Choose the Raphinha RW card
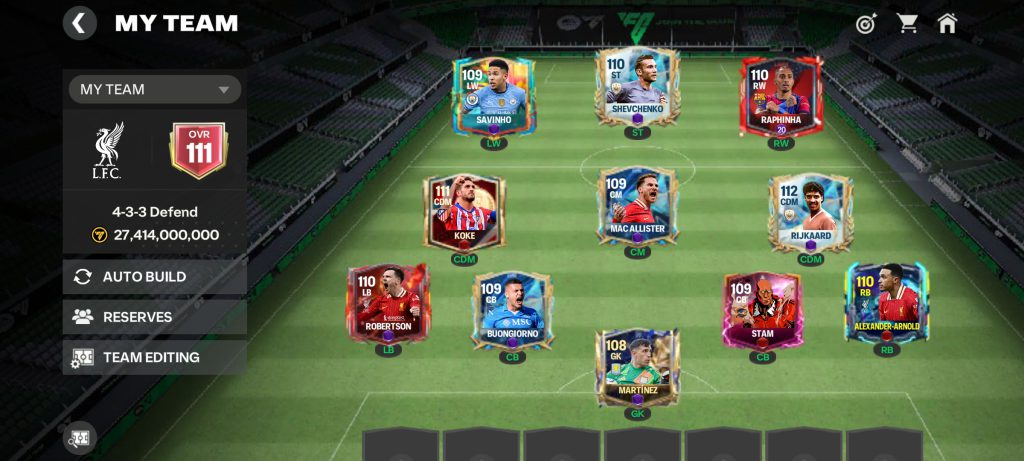1024x461 pixels. click(781, 97)
